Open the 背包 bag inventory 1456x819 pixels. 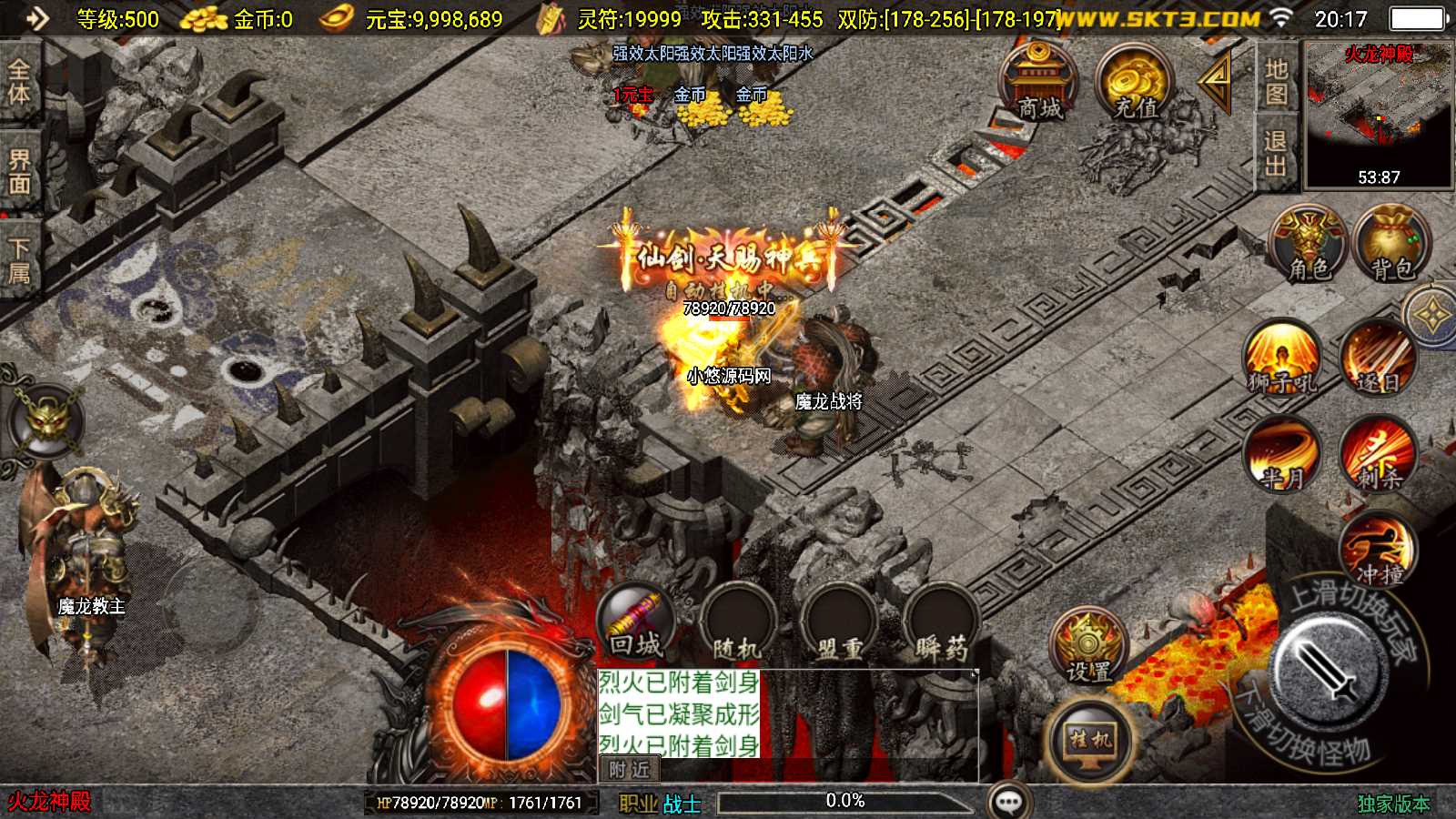[x=1392, y=244]
